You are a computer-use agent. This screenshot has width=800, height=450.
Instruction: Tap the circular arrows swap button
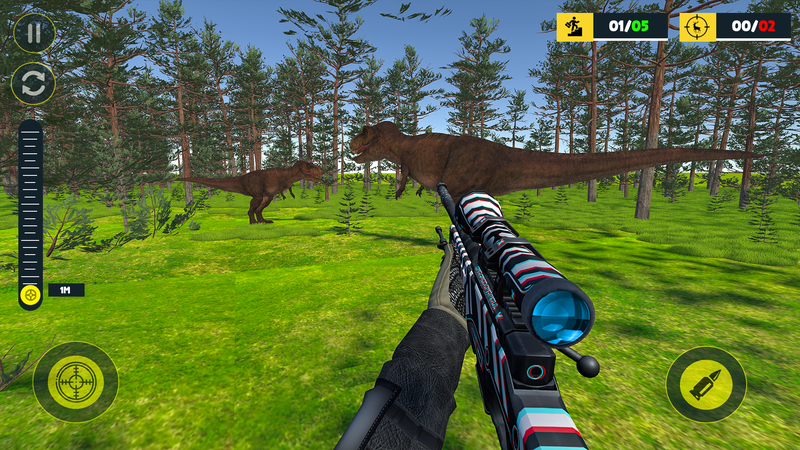34,84
